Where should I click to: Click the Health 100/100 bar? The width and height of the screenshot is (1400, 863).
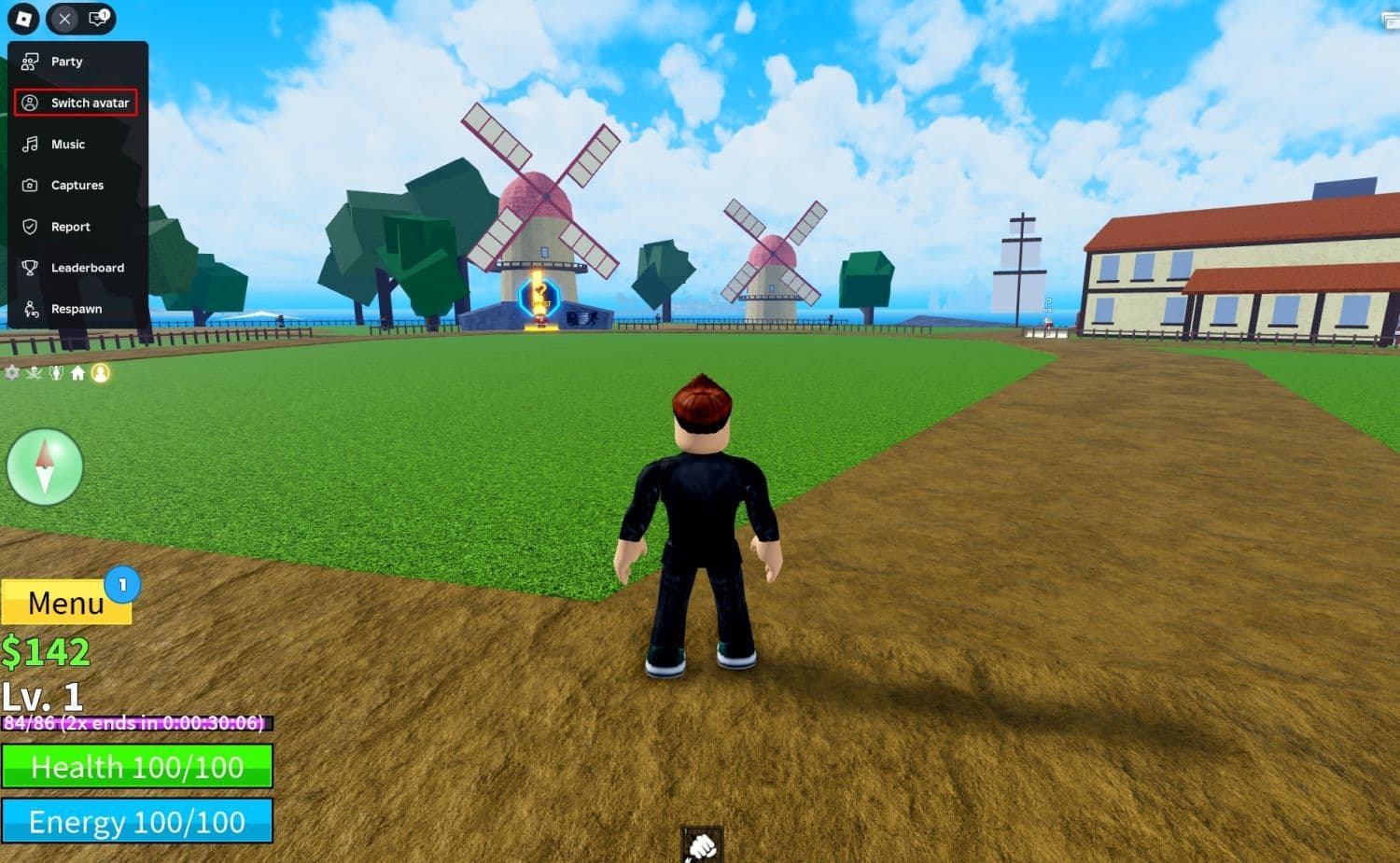[137, 767]
